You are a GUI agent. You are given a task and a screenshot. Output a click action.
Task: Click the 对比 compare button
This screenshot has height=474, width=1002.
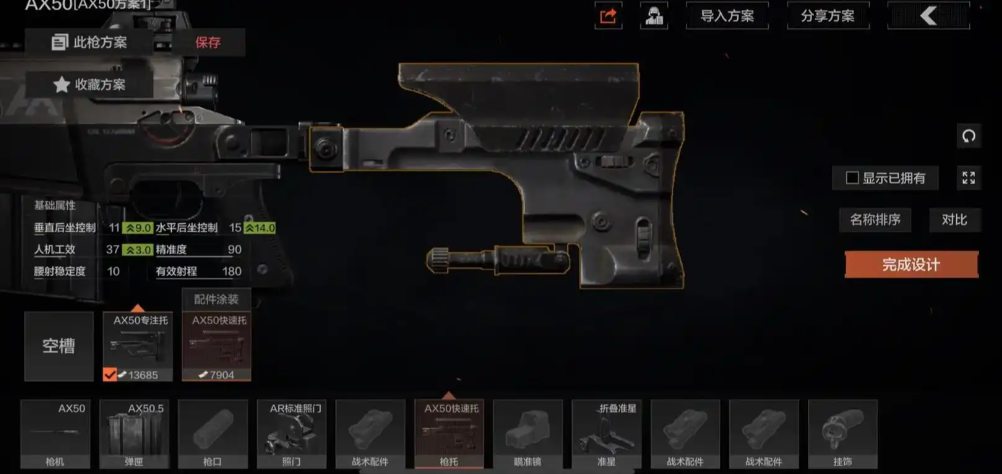click(954, 220)
